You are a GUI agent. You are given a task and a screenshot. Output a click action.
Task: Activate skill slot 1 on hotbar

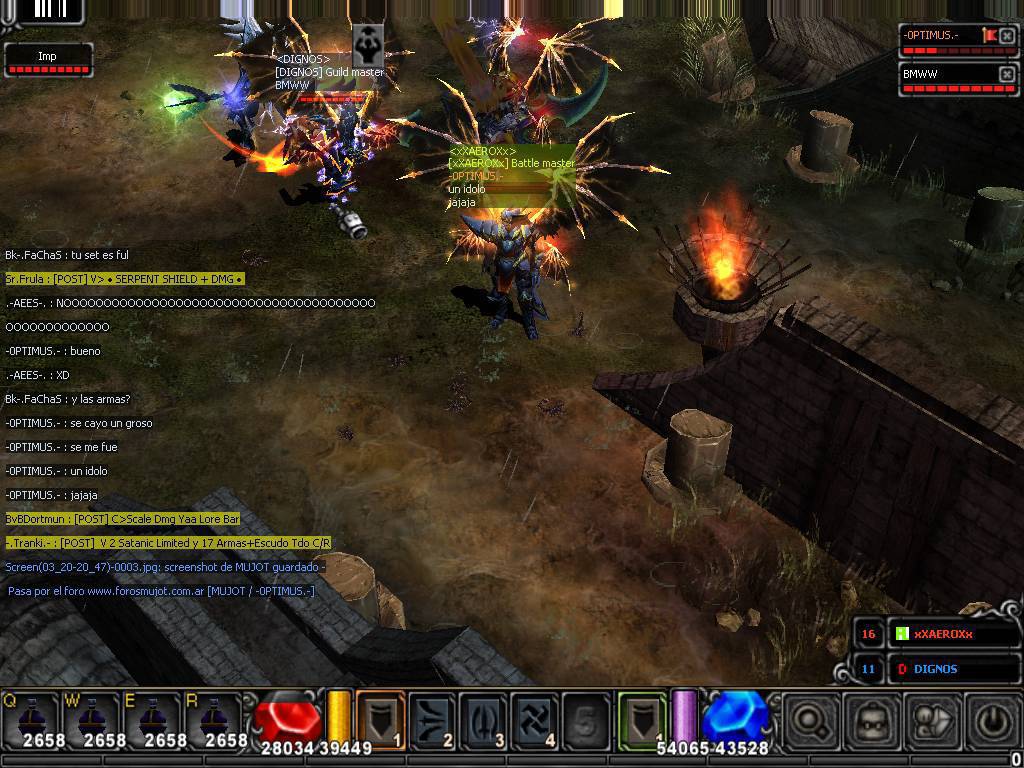point(380,720)
